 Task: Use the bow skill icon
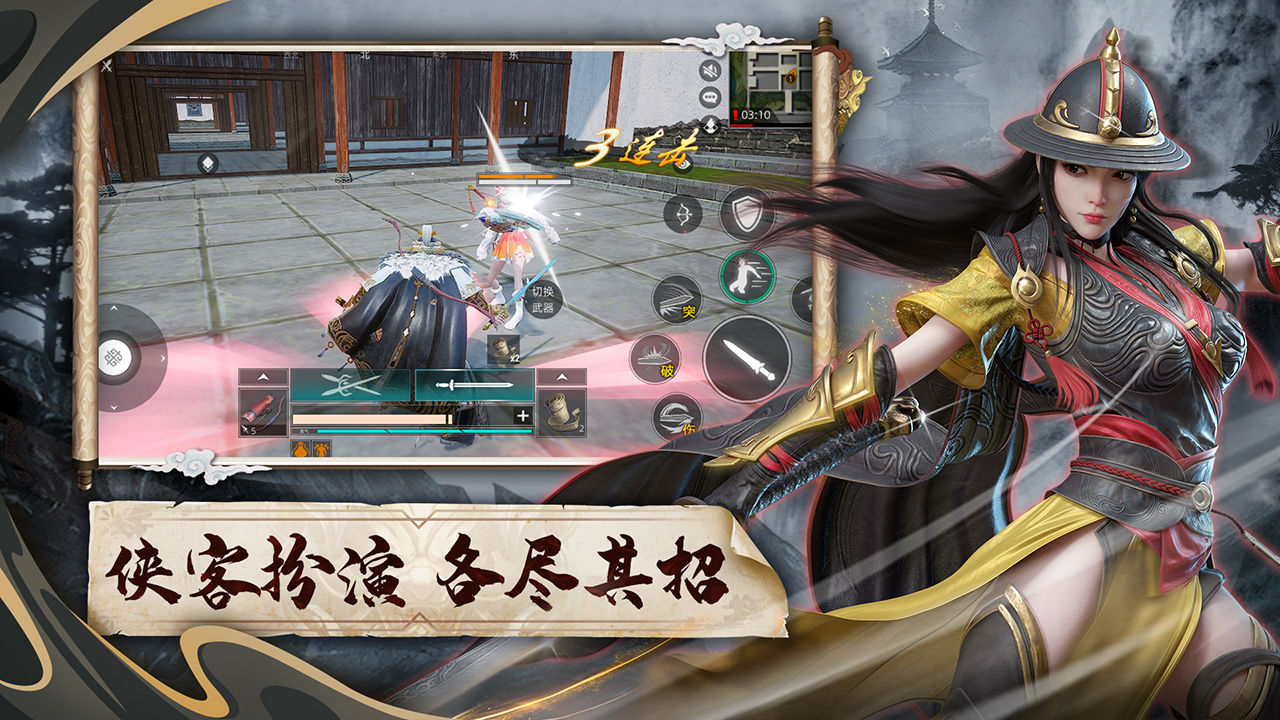point(684,215)
